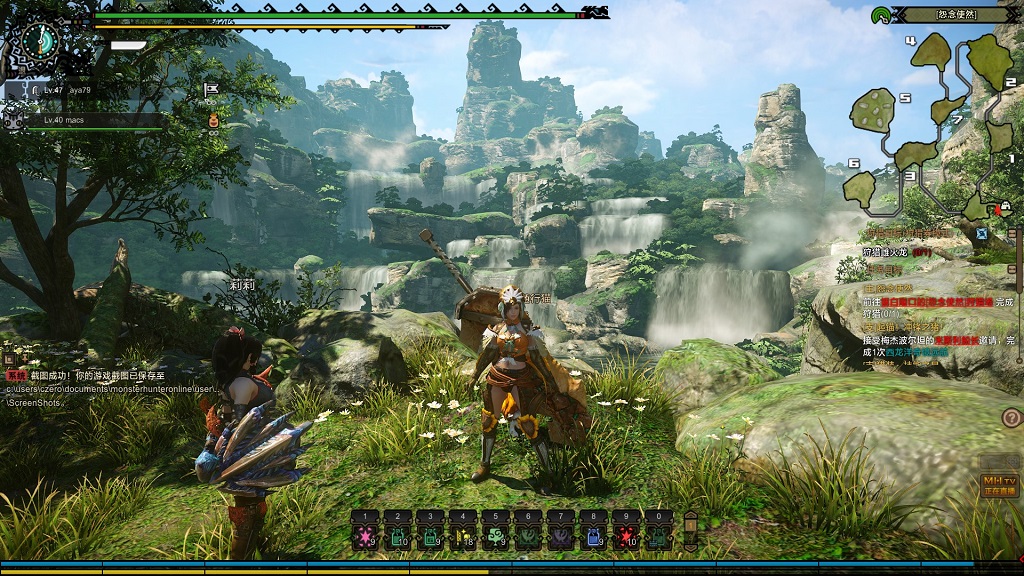The image size is (1024, 576).
Task: Click the white flag icon
Action: tap(211, 90)
